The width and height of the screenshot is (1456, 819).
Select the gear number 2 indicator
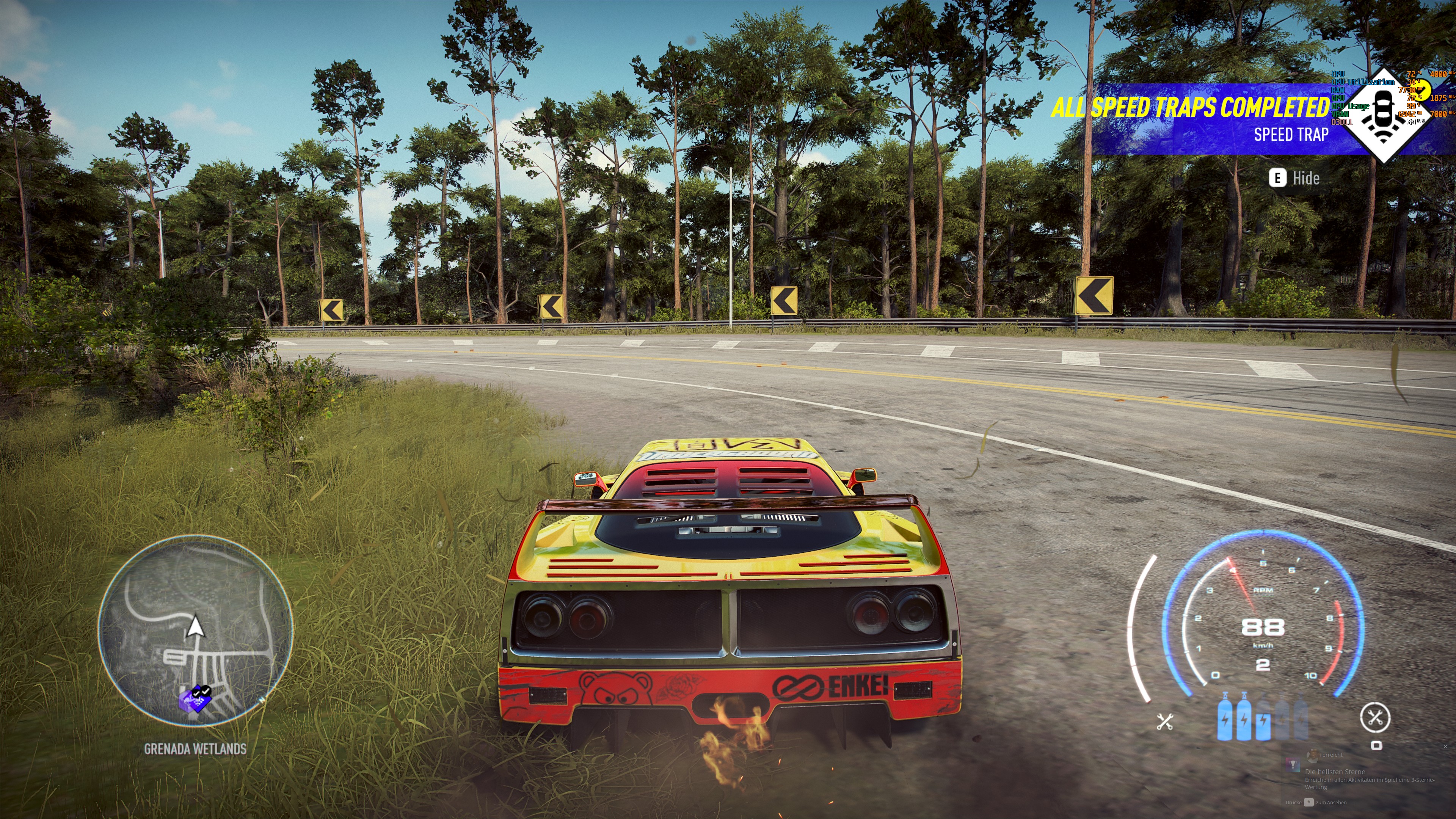[1264, 665]
